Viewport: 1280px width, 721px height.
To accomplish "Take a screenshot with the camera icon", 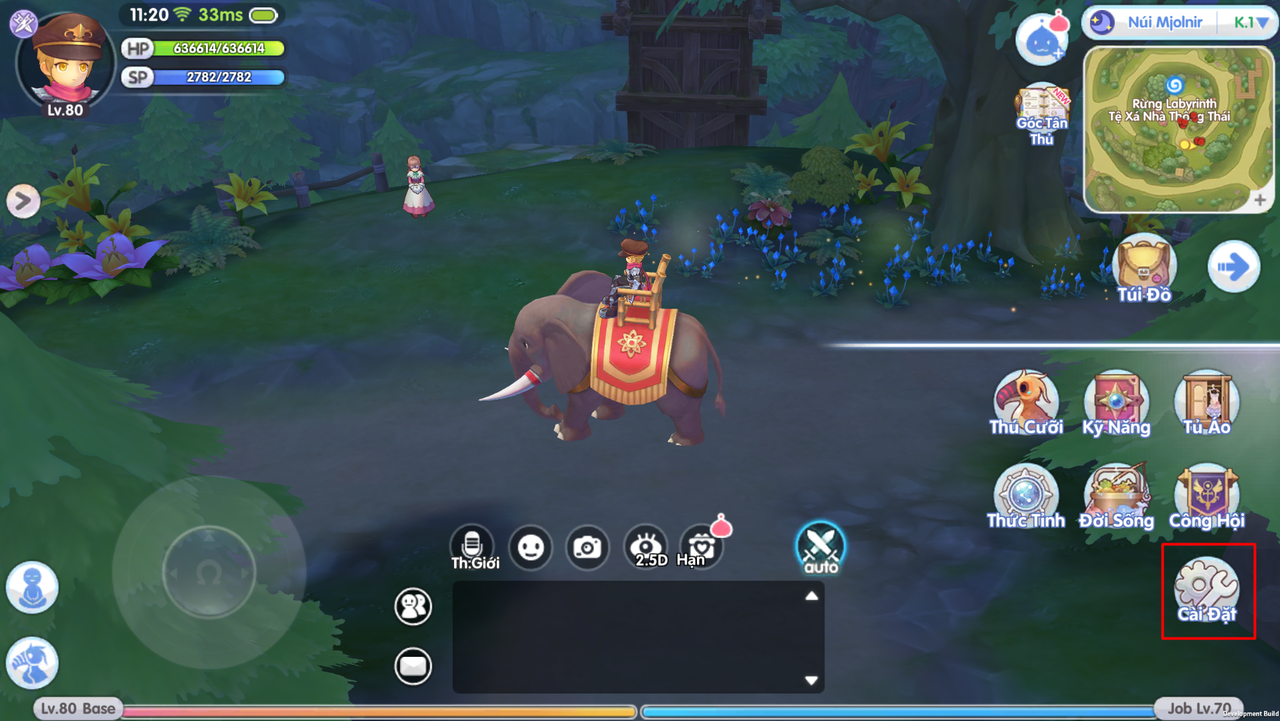I will (x=587, y=548).
